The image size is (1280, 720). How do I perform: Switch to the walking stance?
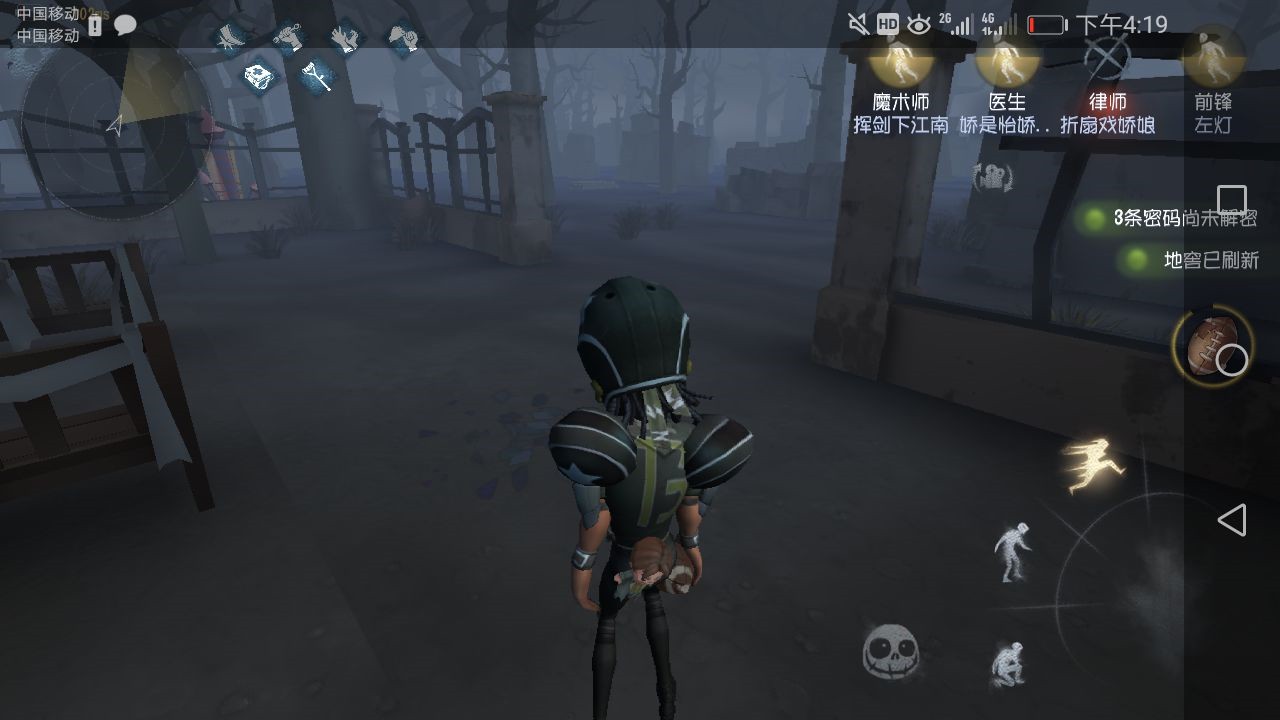(x=1012, y=551)
